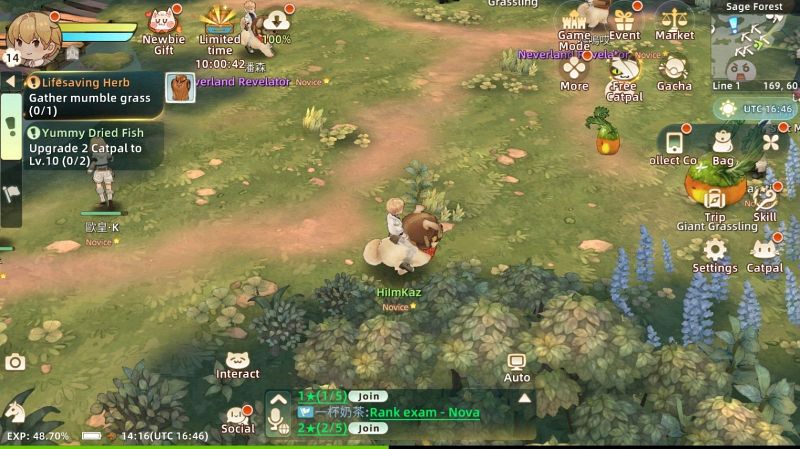Expand the More options button
This screenshot has height=449, width=800.
tap(574, 73)
